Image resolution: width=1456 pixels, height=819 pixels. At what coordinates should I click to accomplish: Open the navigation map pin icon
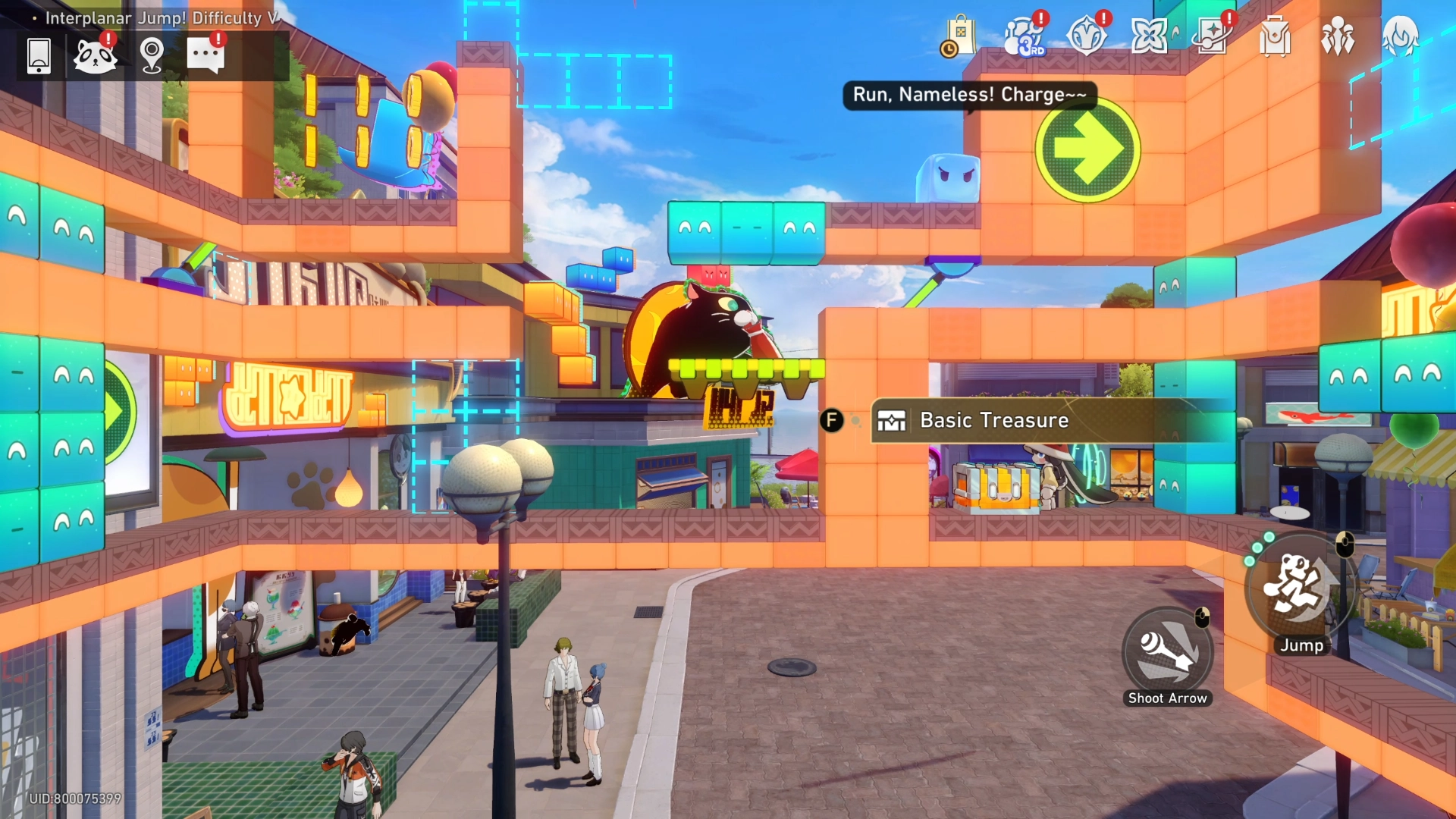pos(151,56)
